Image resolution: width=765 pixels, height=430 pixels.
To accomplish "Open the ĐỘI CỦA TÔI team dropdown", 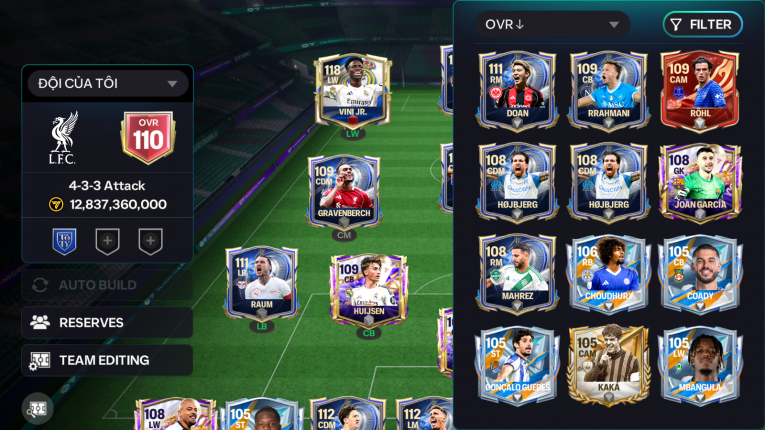I will 107,84.
